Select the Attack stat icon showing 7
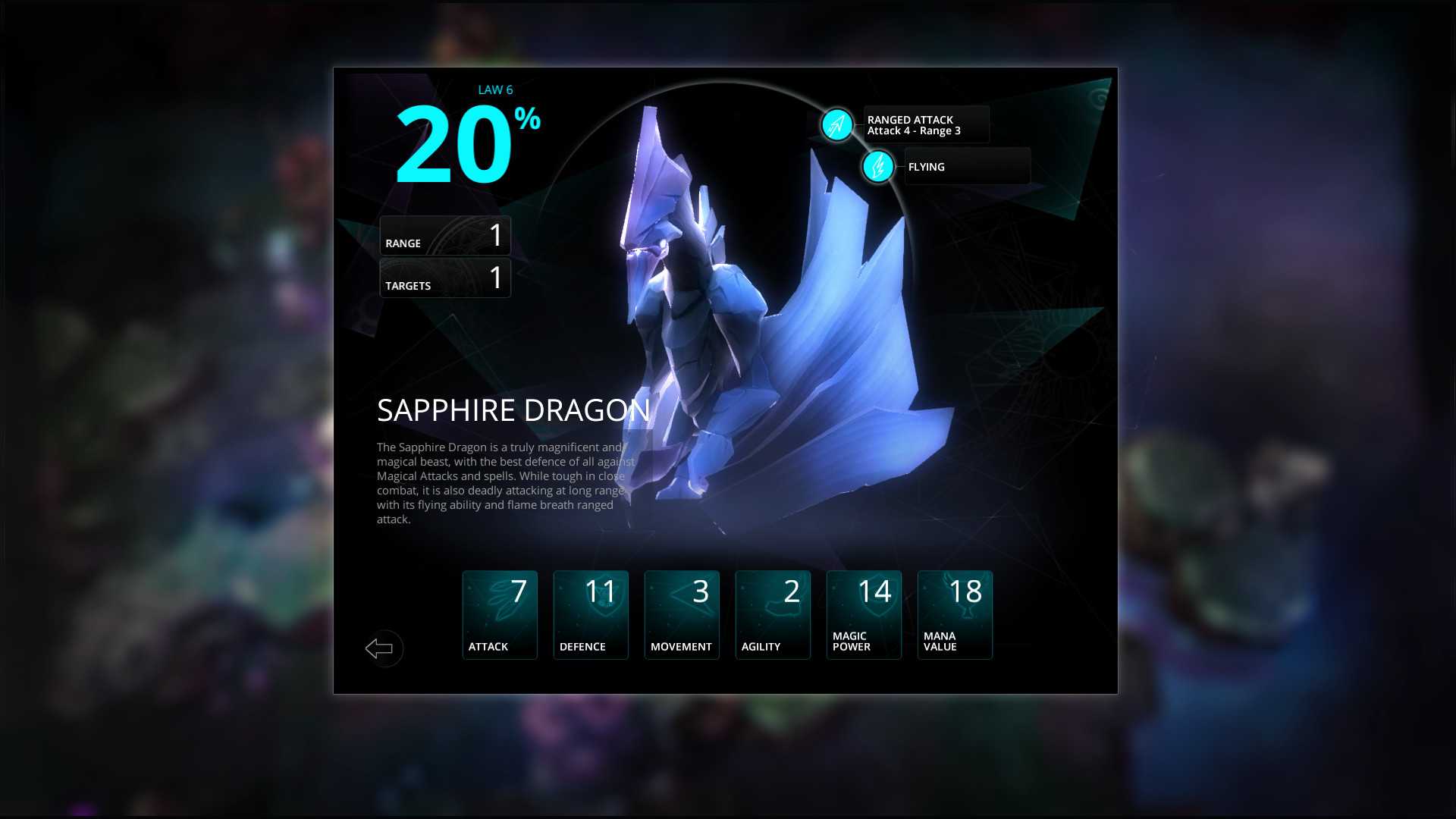Screen dimensions: 1456x819 click(x=499, y=614)
